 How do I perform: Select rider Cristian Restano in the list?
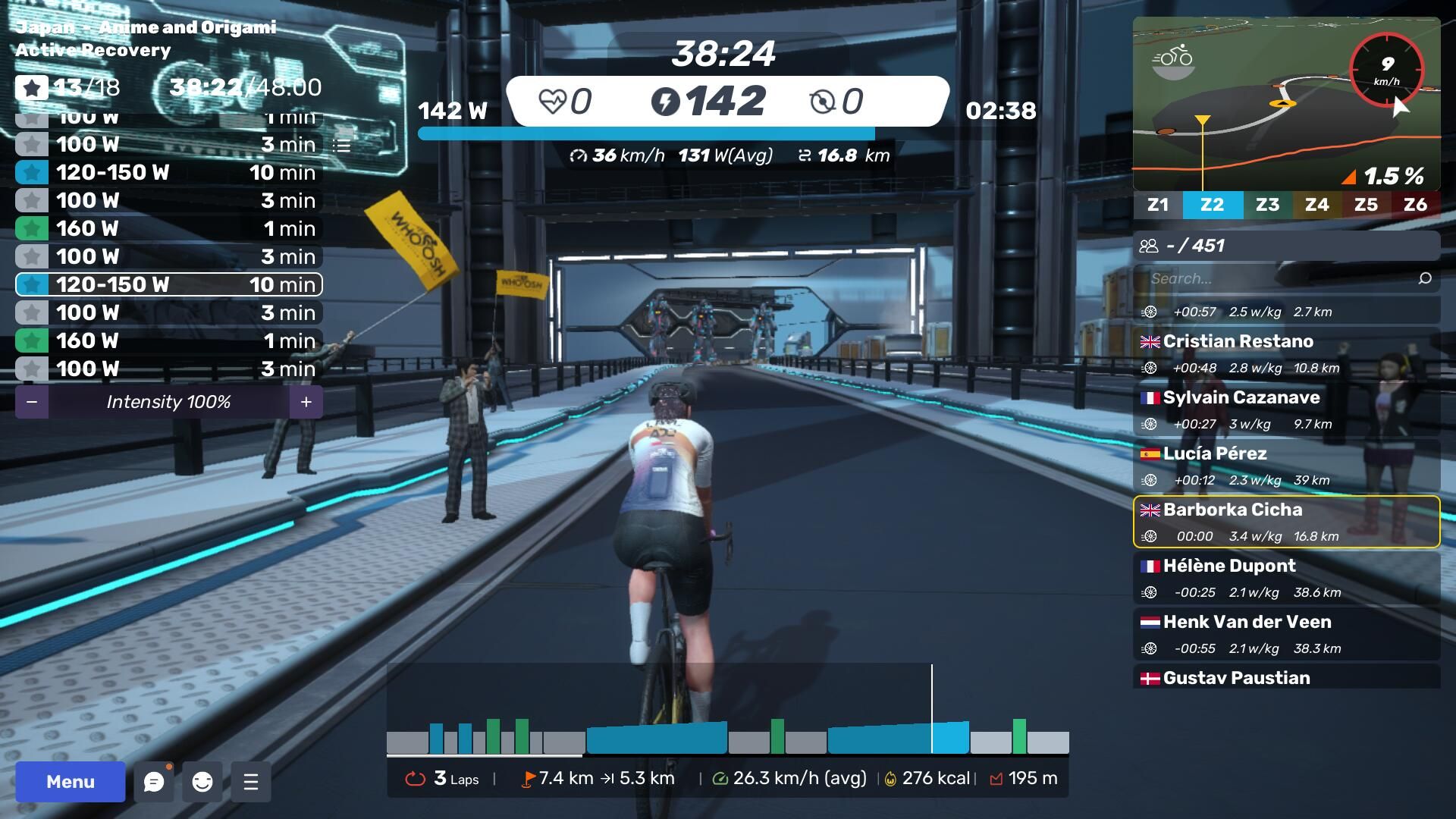tap(1286, 353)
